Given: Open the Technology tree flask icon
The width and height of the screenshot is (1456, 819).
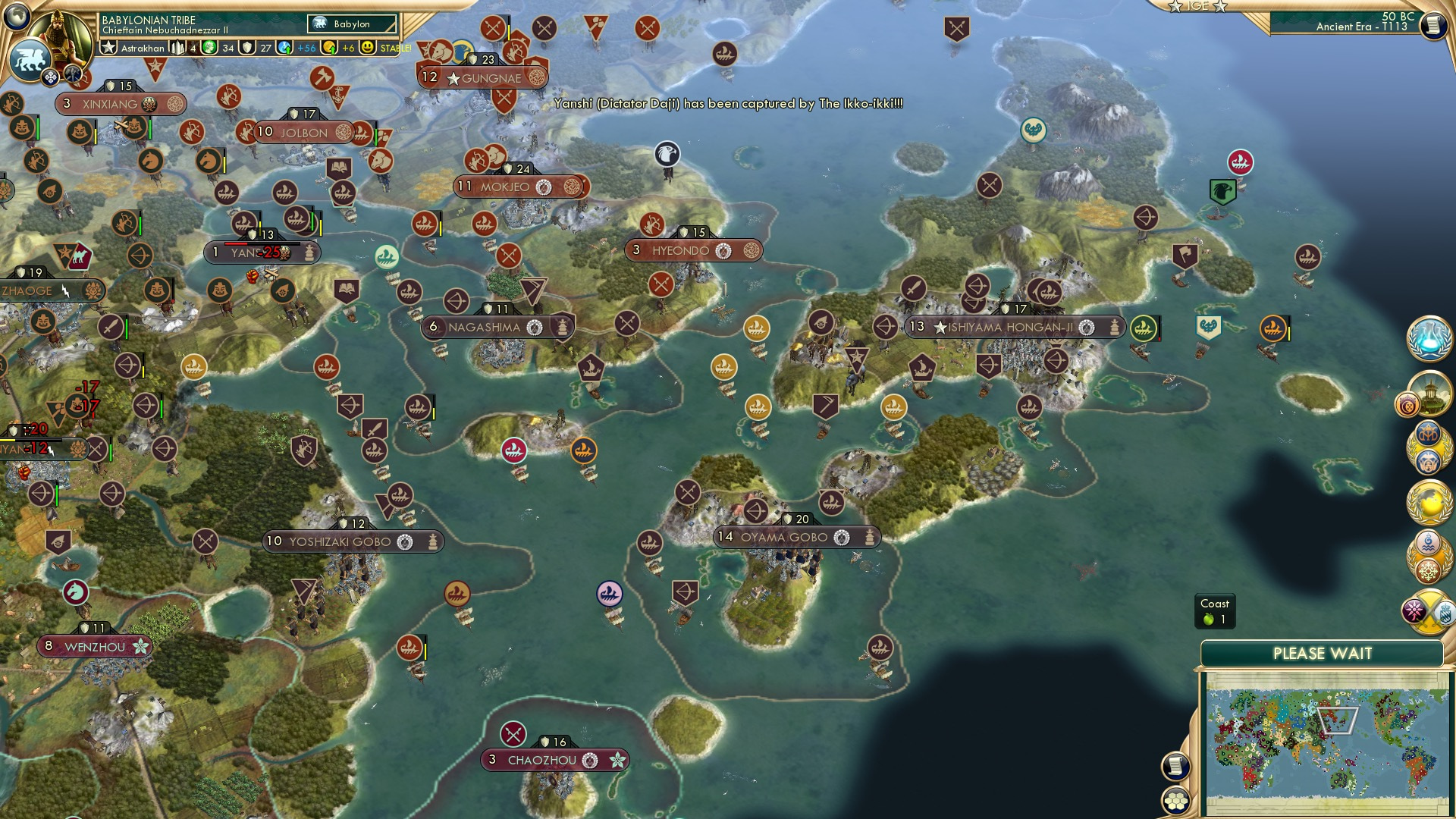Looking at the screenshot, I should 1431,339.
